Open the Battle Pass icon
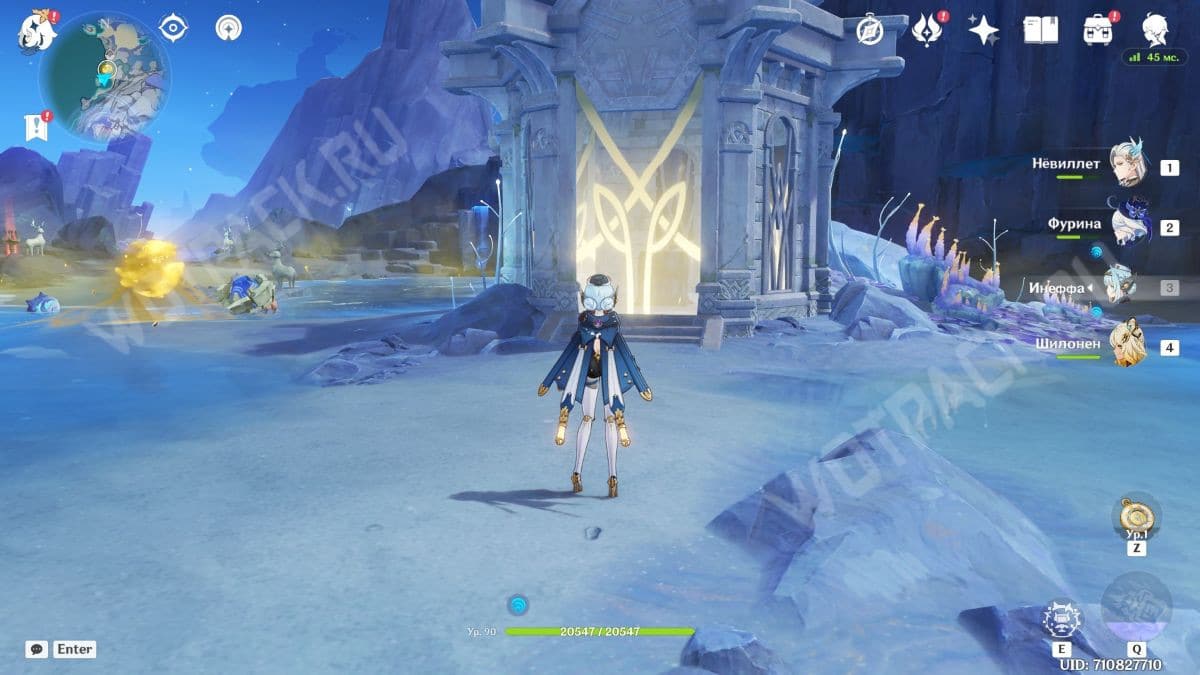Screen dimensions: 1200x675 coord(927,30)
